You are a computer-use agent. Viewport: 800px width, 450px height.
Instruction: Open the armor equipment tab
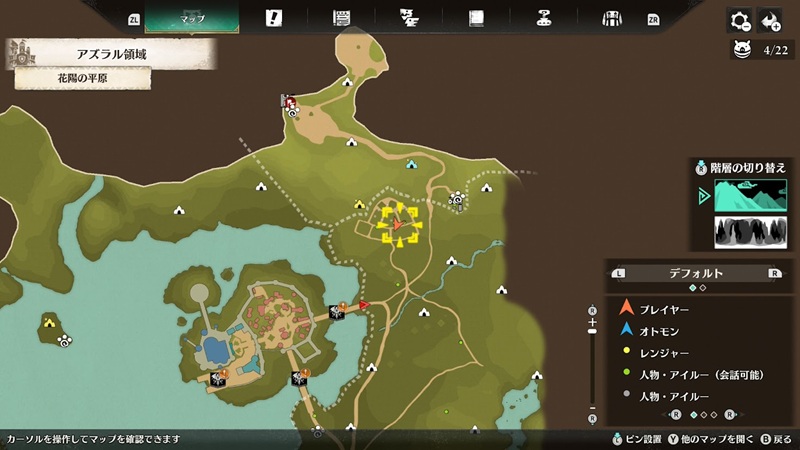coord(612,18)
